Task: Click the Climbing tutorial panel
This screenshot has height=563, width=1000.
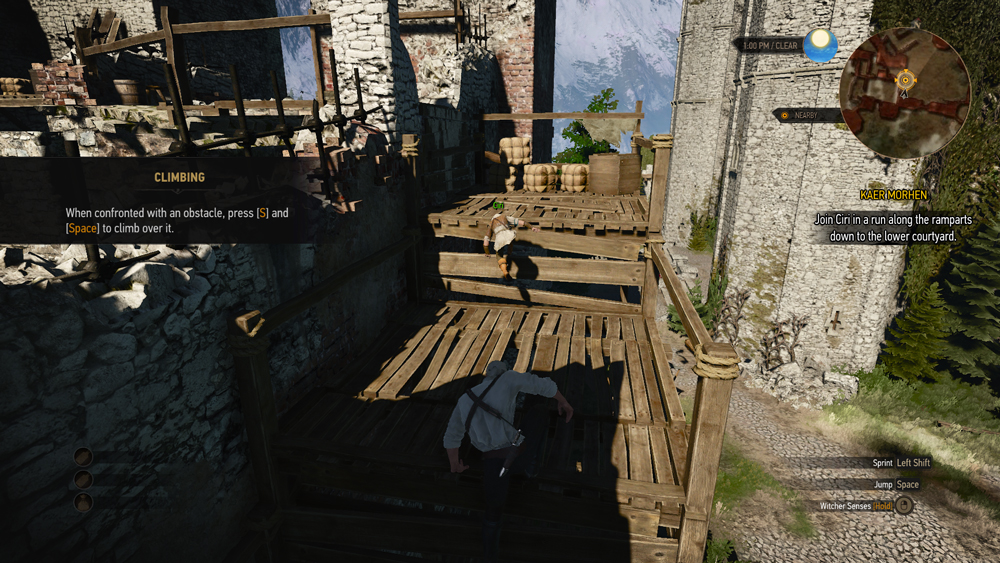Action: (180, 199)
